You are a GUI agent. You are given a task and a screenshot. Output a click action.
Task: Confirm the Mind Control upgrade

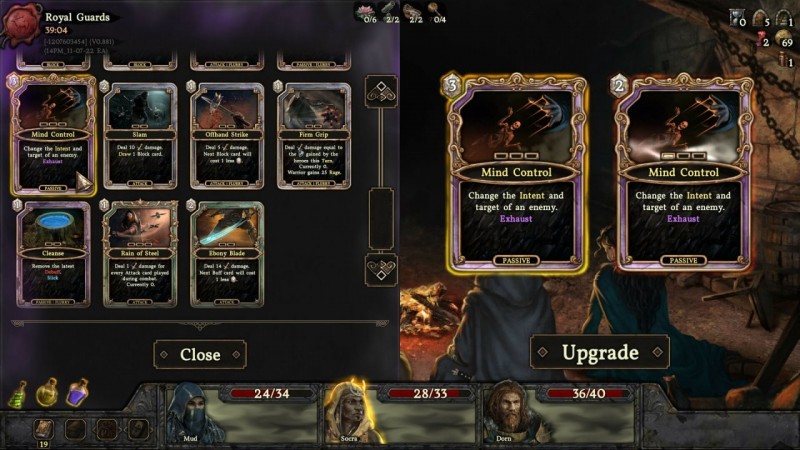coord(599,352)
